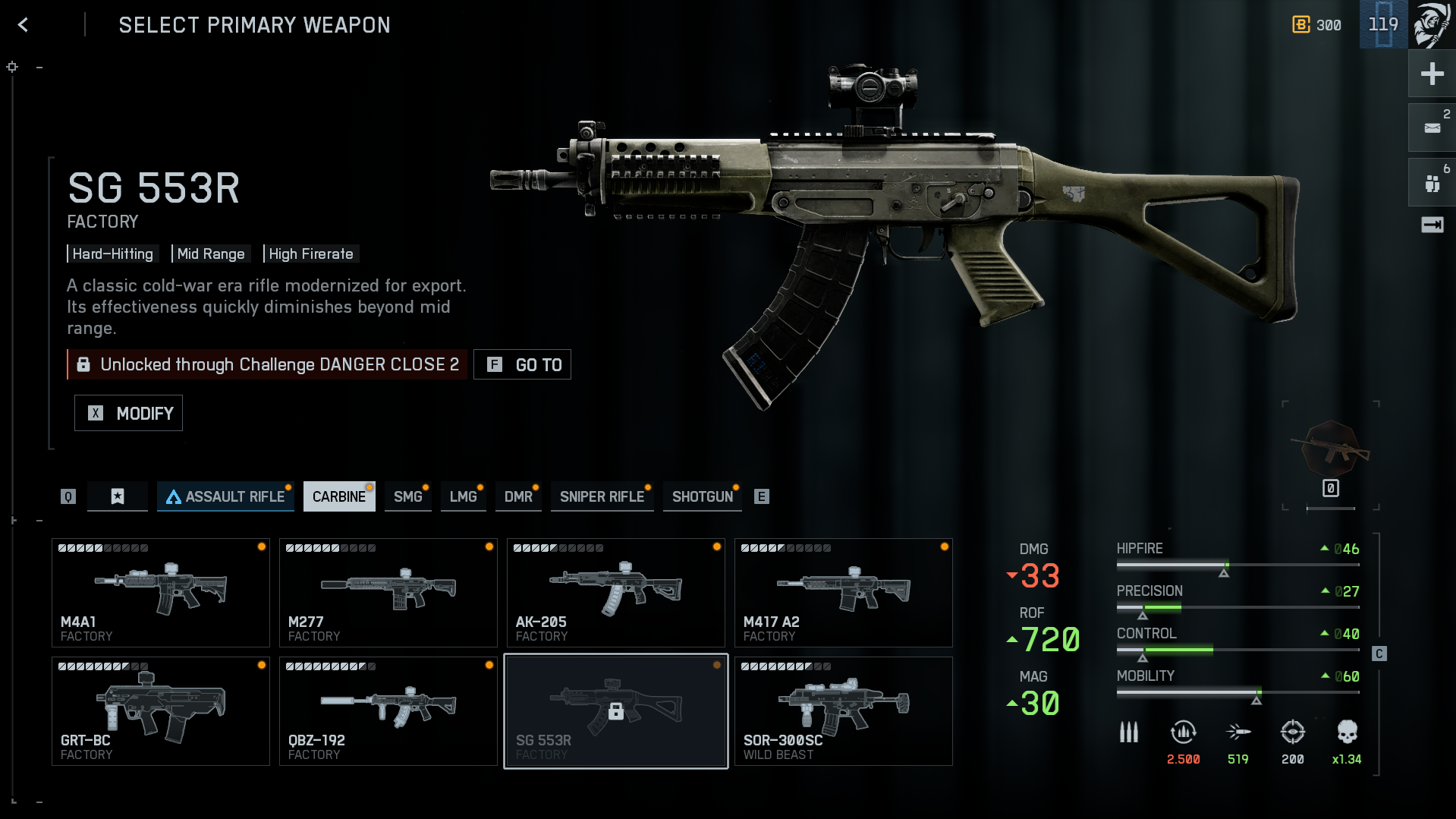Choose the GRT-BC Factory weapon
The width and height of the screenshot is (1456, 819).
click(x=160, y=710)
